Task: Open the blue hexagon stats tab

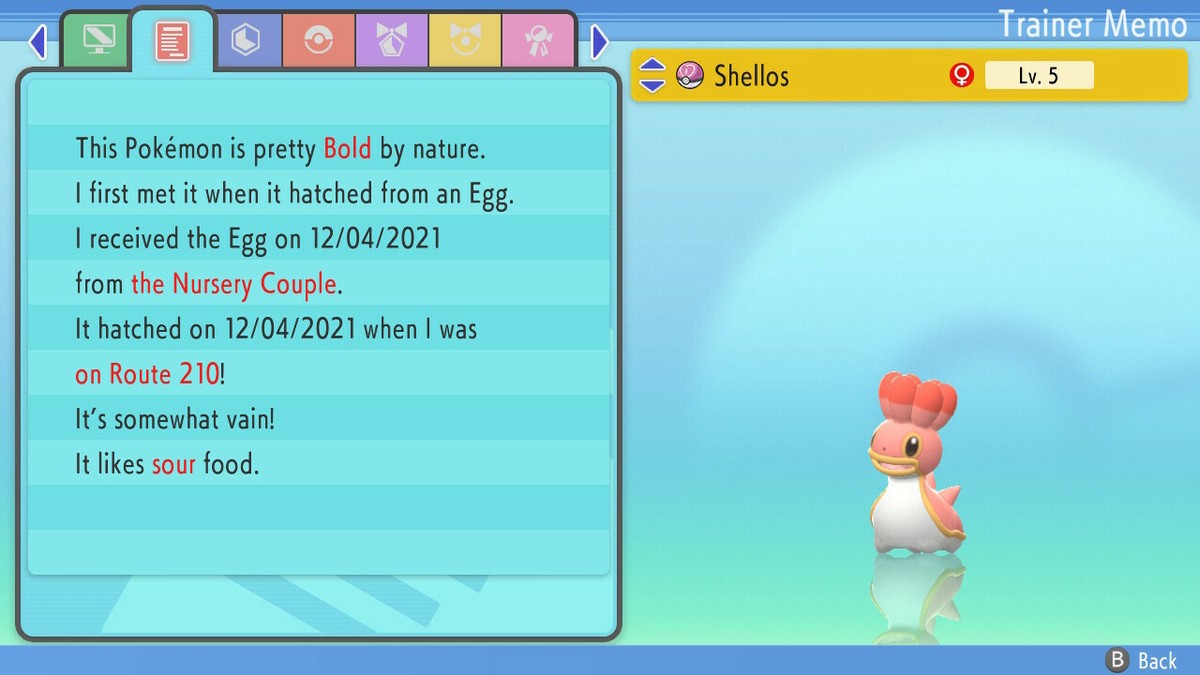Action: click(x=245, y=40)
